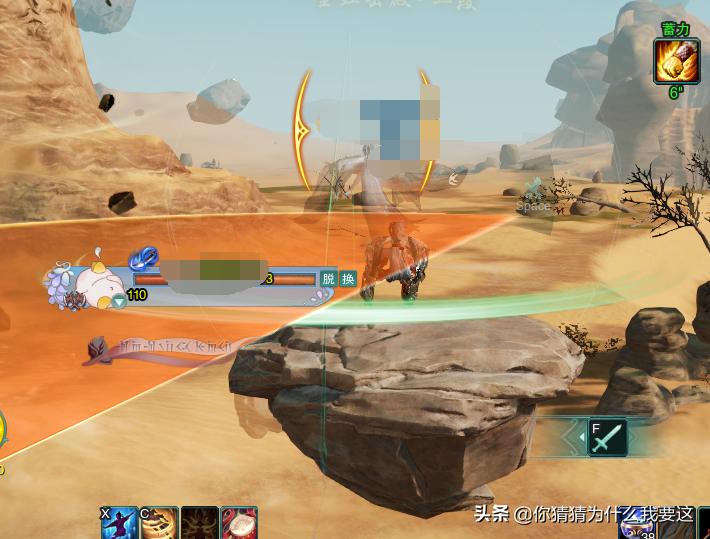
Task: Click the blue swirl buff above the pet bar
Action: pos(144,258)
